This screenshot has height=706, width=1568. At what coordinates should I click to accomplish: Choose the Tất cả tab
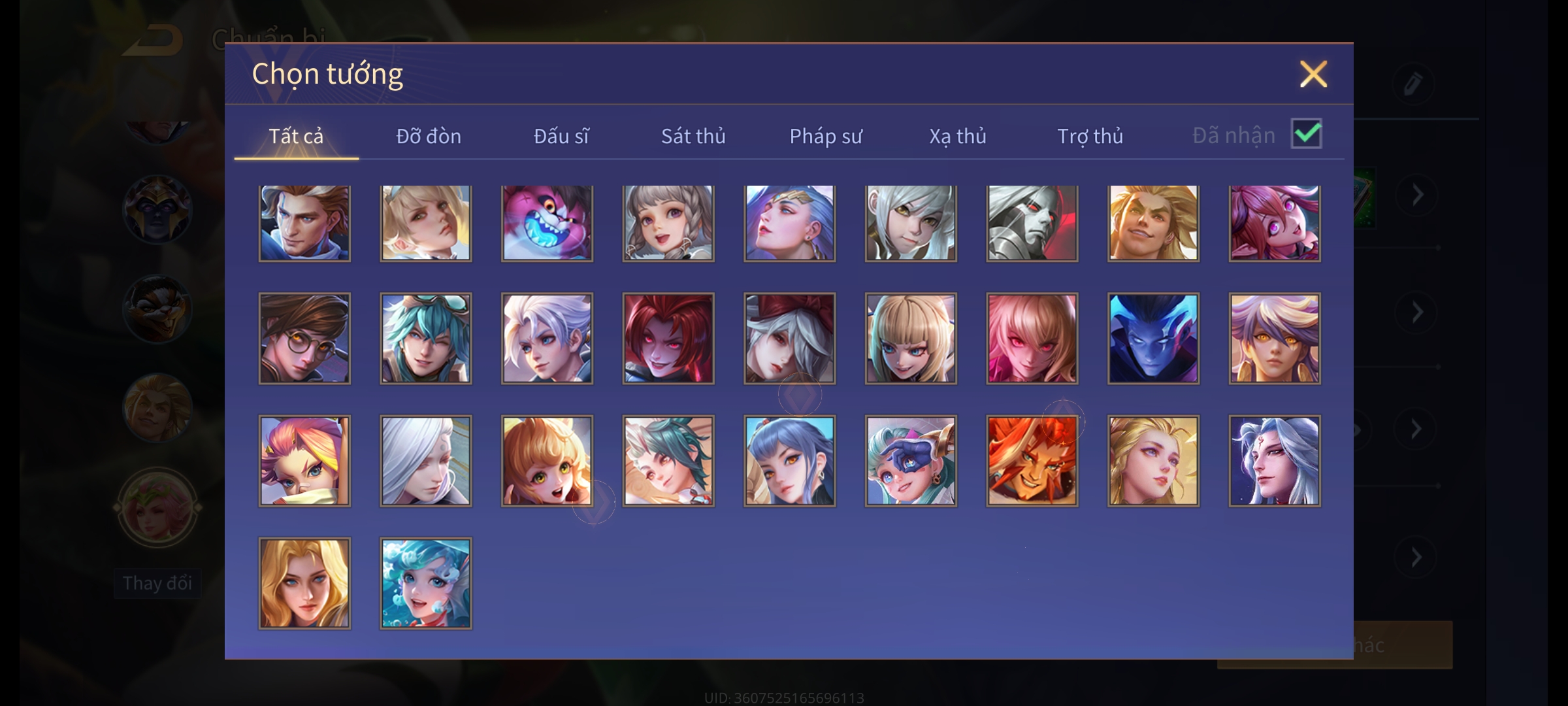296,136
